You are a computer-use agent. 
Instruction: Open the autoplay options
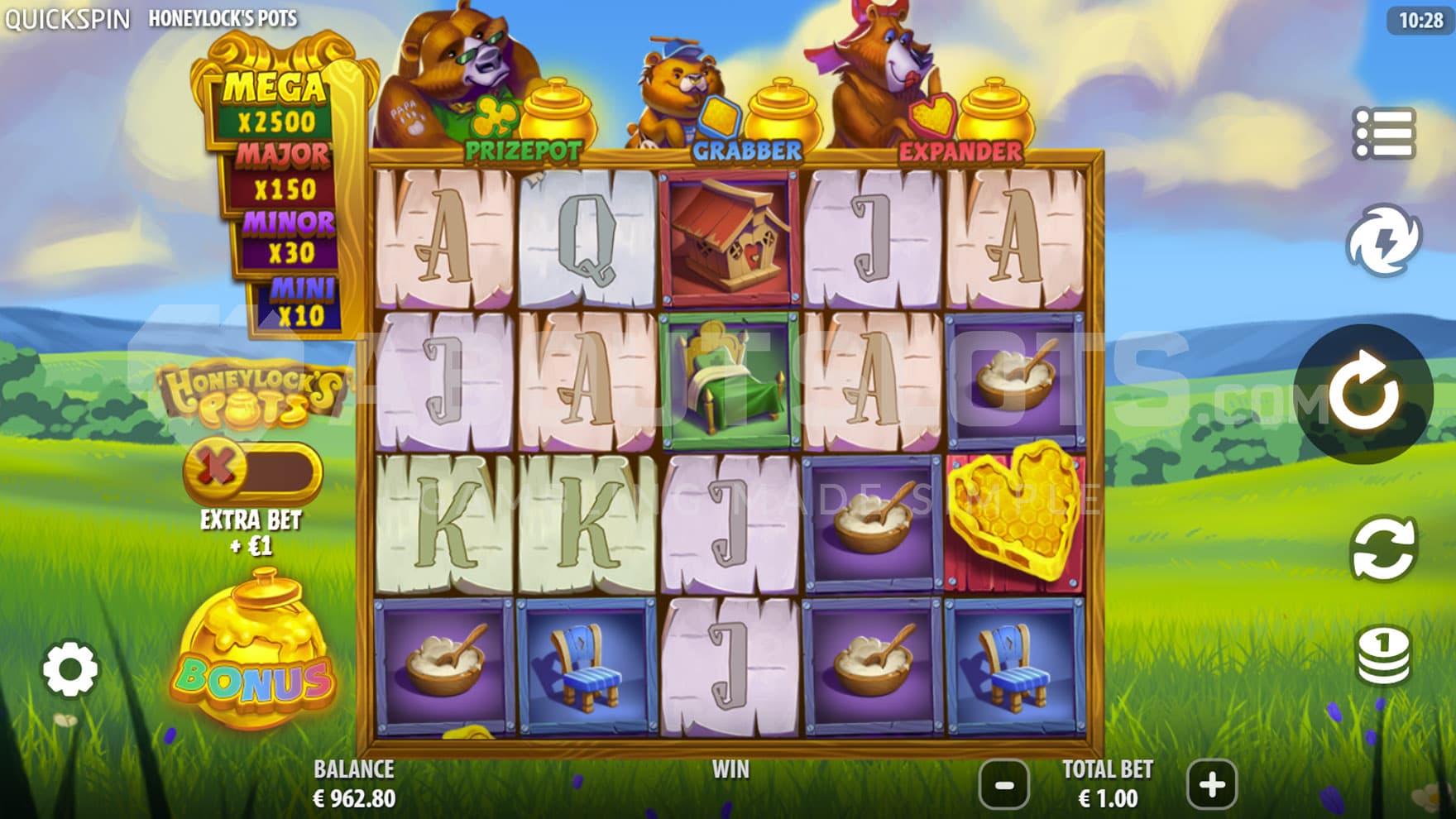click(x=1383, y=548)
